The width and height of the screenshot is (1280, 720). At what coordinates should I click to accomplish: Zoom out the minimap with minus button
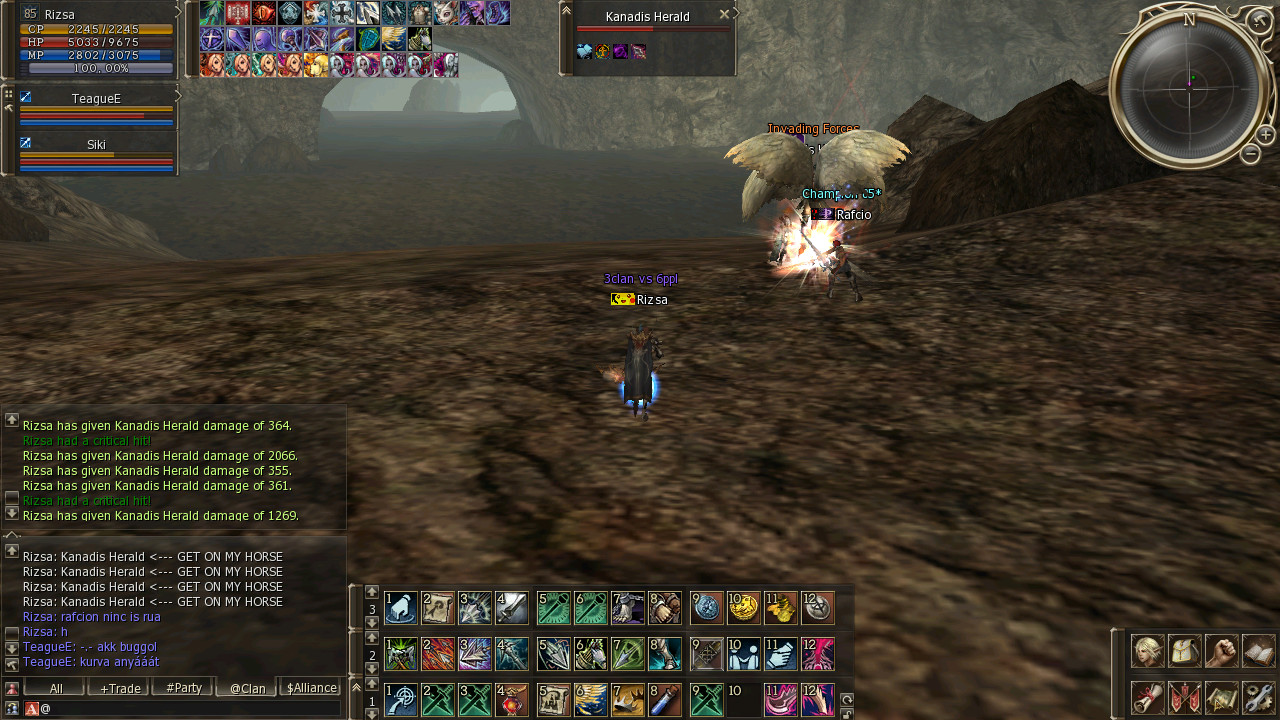point(1250,154)
